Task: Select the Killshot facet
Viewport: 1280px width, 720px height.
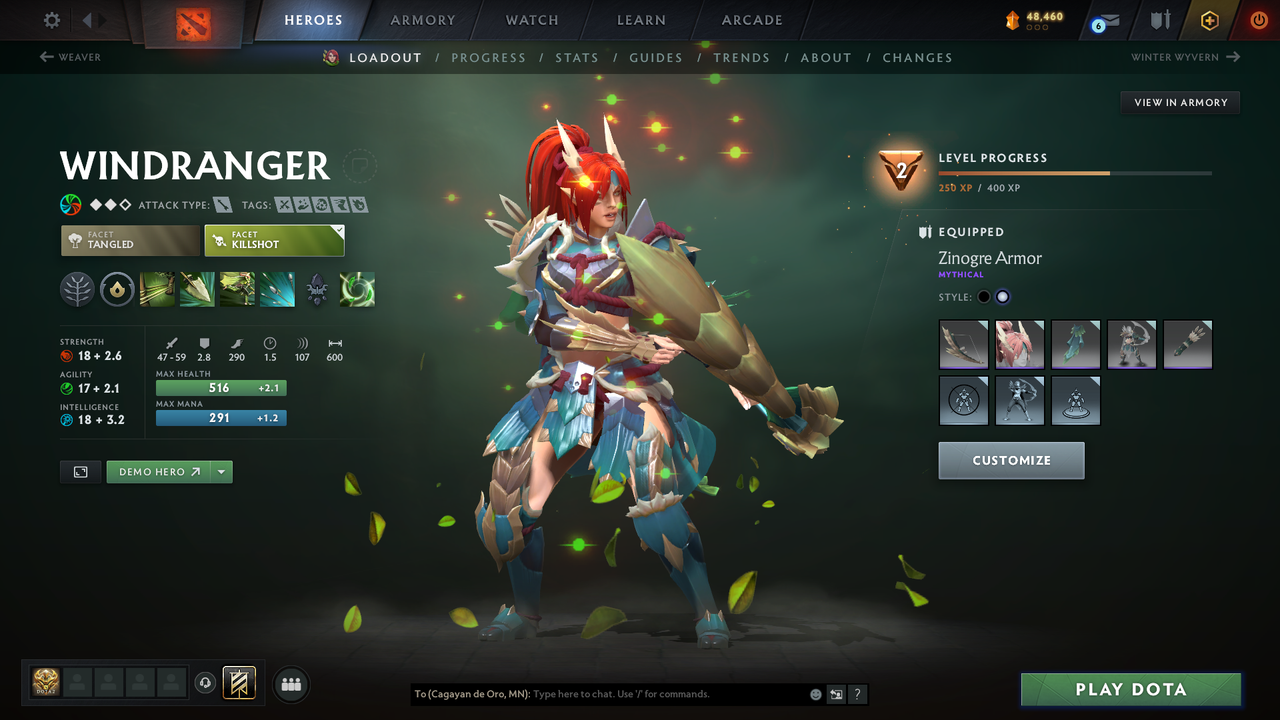Action: 274,240
